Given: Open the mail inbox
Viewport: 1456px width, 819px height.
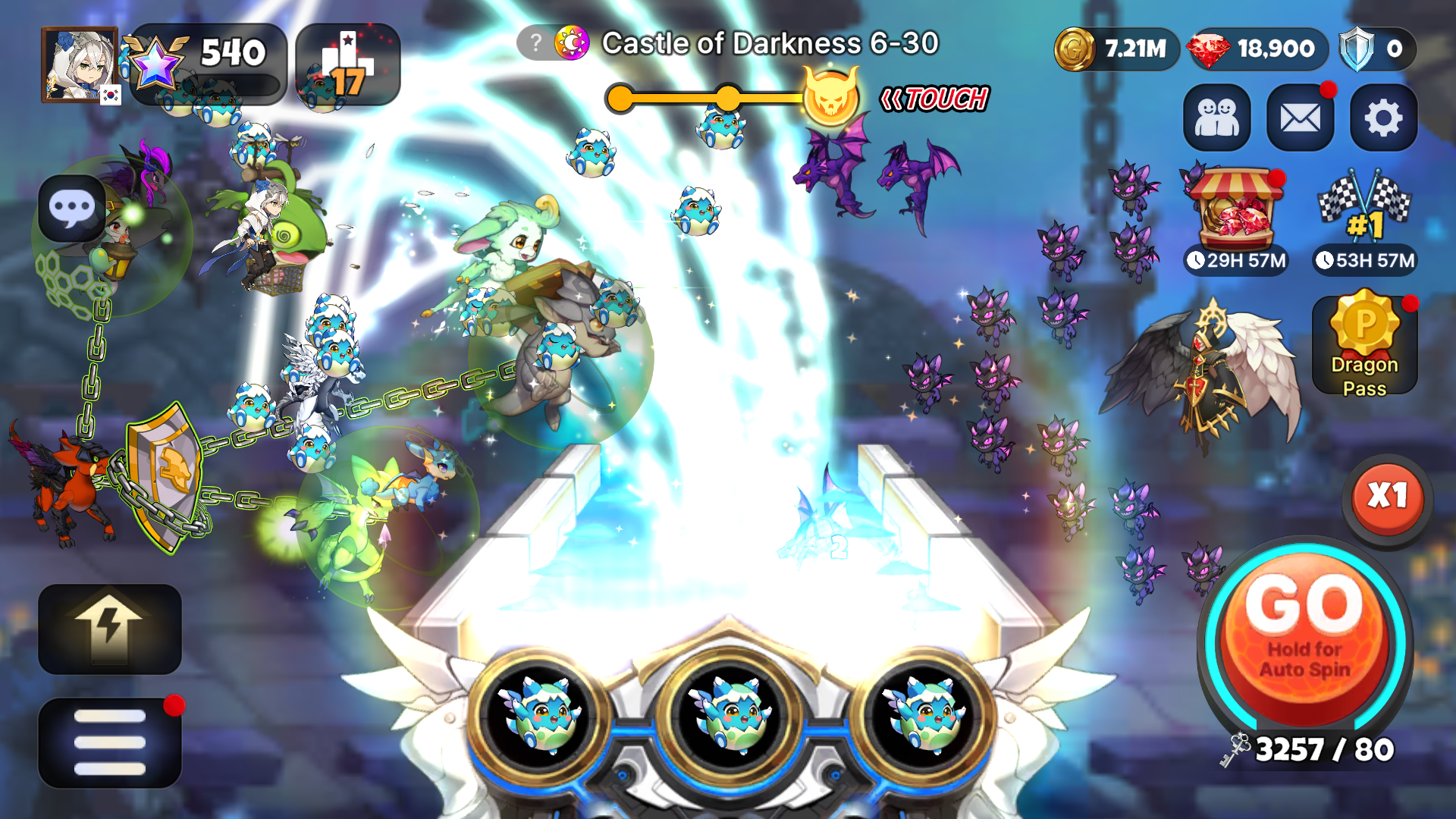Looking at the screenshot, I should click(1300, 118).
